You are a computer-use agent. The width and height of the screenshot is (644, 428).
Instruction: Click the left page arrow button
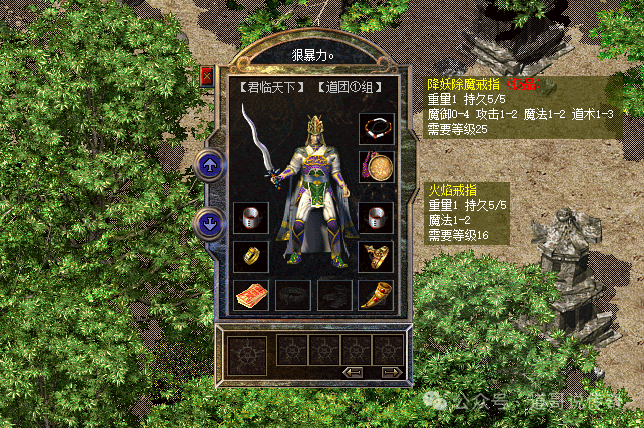tap(352, 372)
